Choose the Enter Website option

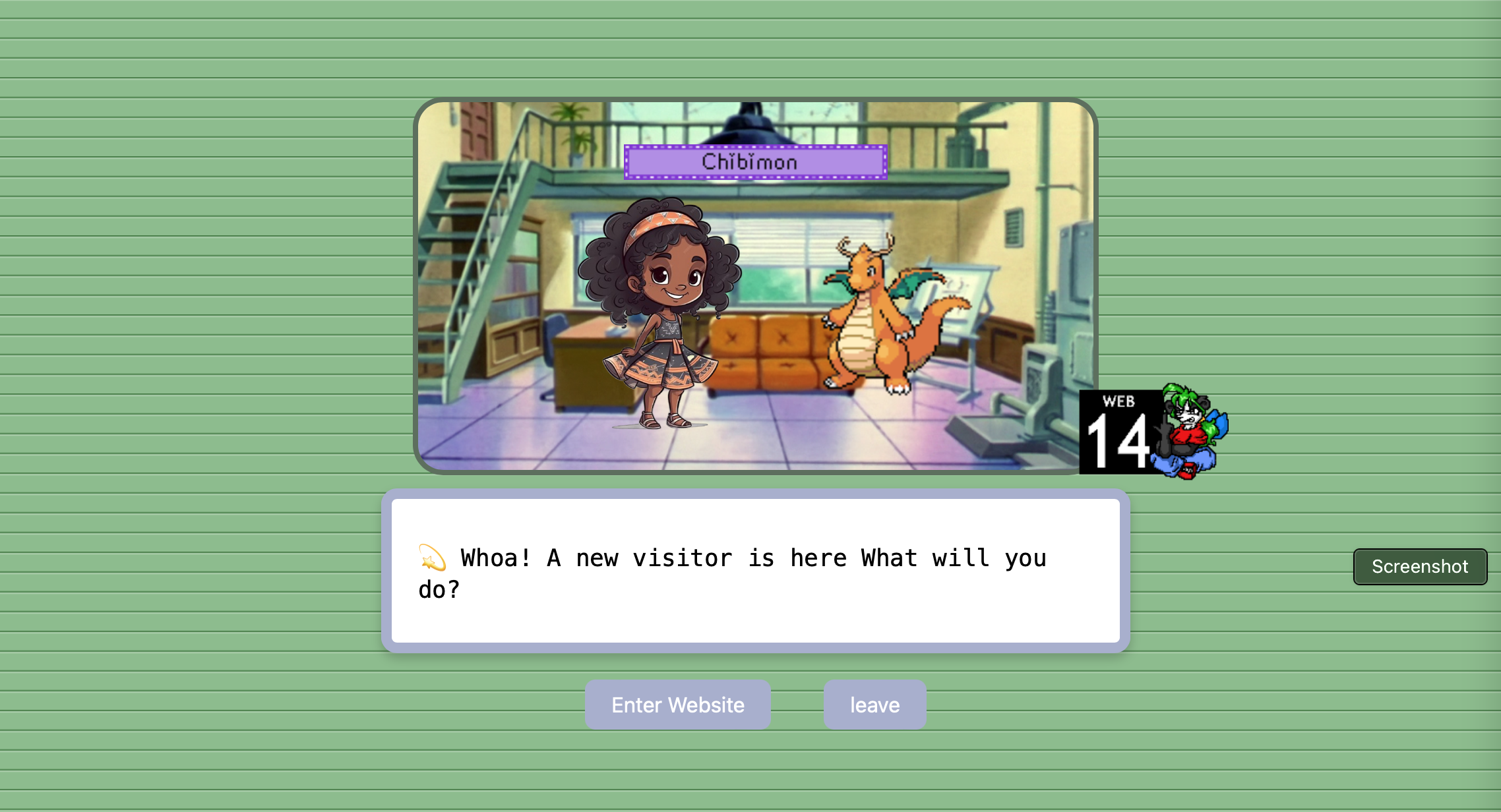coord(677,705)
